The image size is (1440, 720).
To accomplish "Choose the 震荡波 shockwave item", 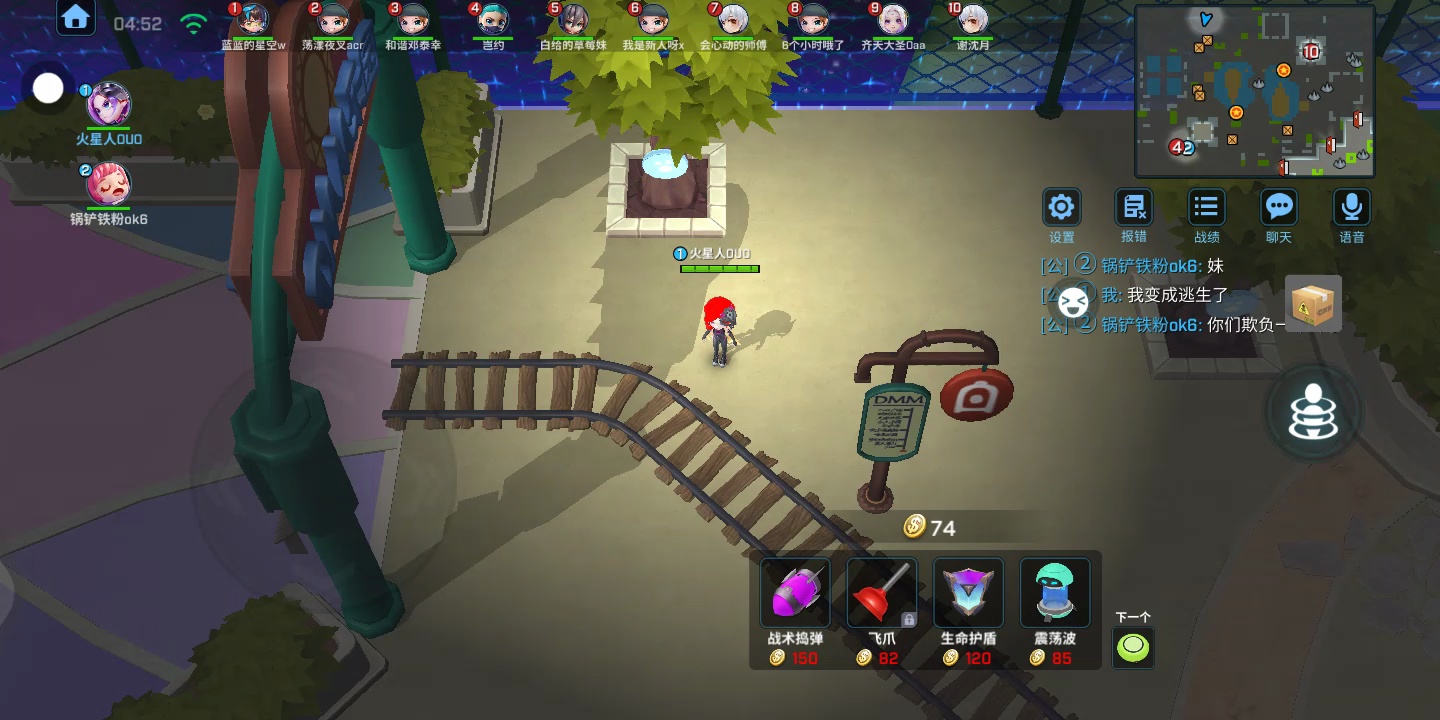I will click(x=1054, y=595).
